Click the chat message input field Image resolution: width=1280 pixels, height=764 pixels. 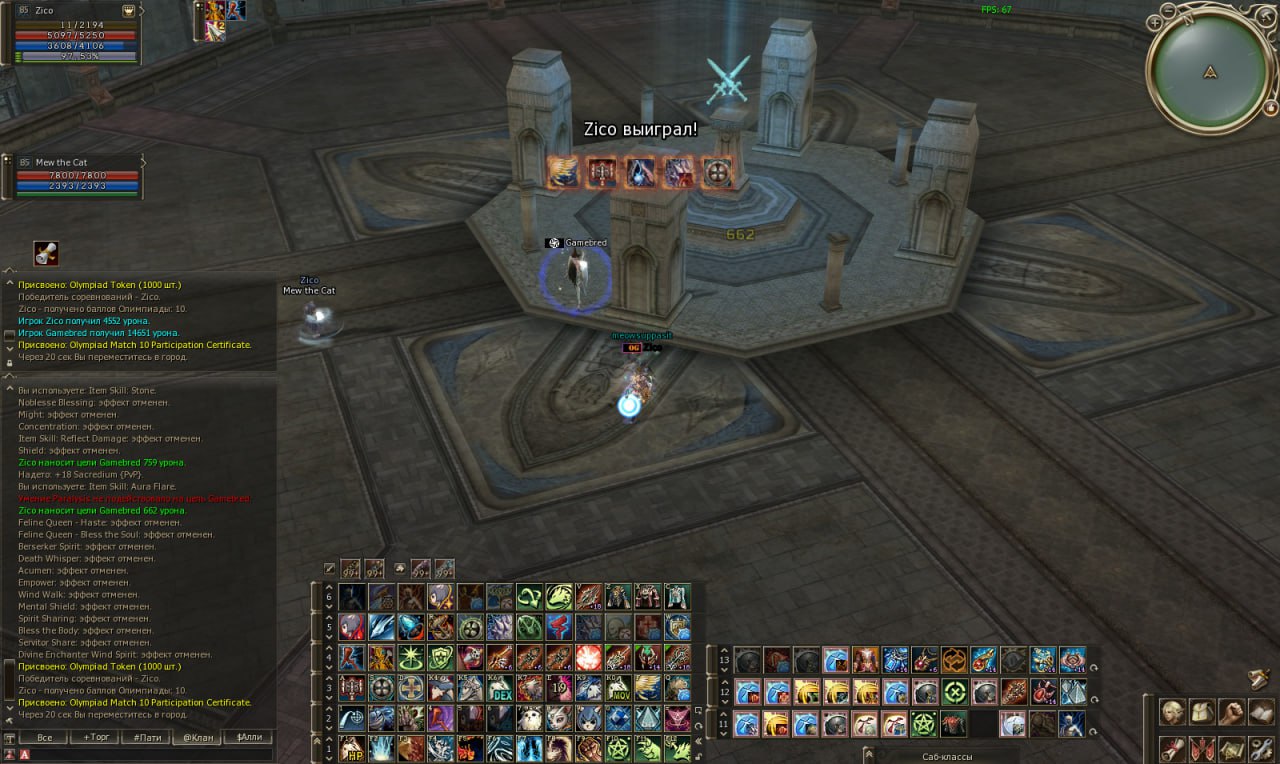click(x=150, y=754)
